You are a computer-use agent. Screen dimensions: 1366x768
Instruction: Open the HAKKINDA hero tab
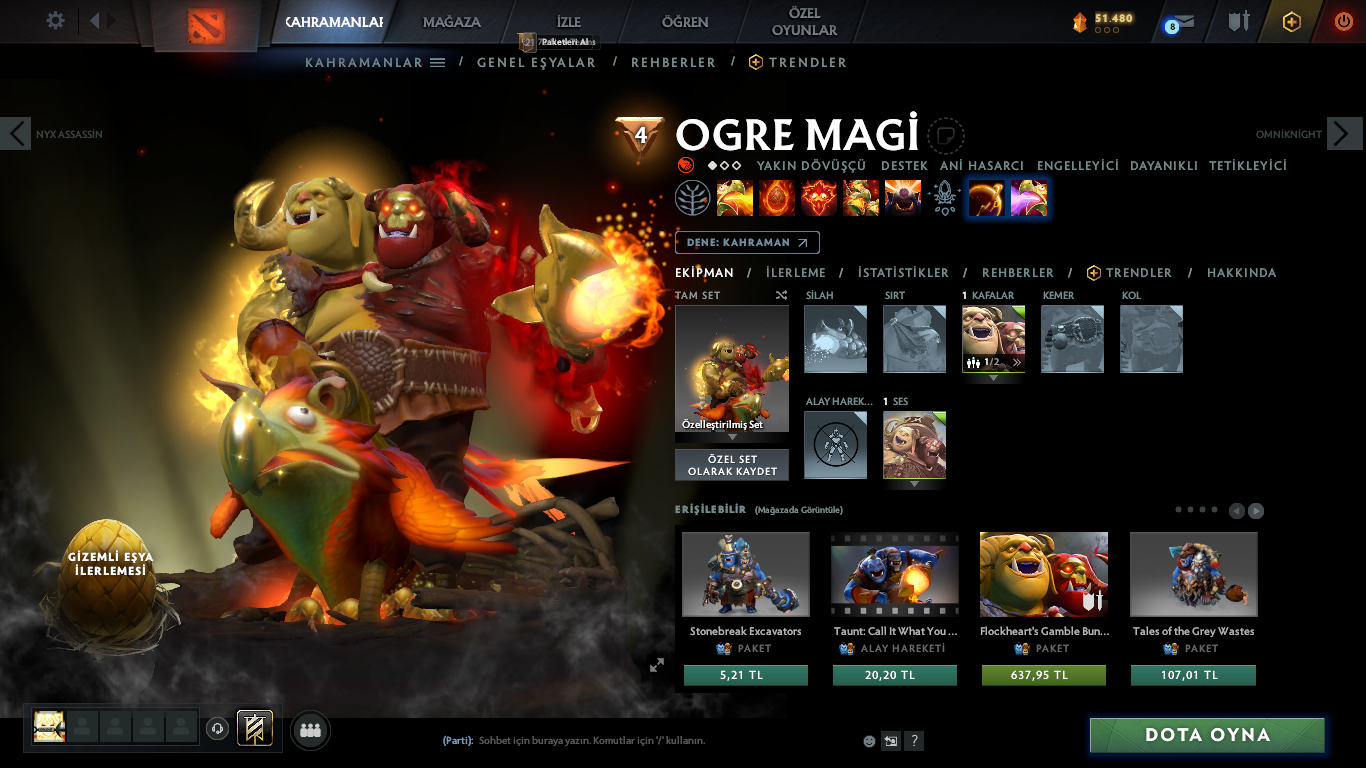[1241, 272]
